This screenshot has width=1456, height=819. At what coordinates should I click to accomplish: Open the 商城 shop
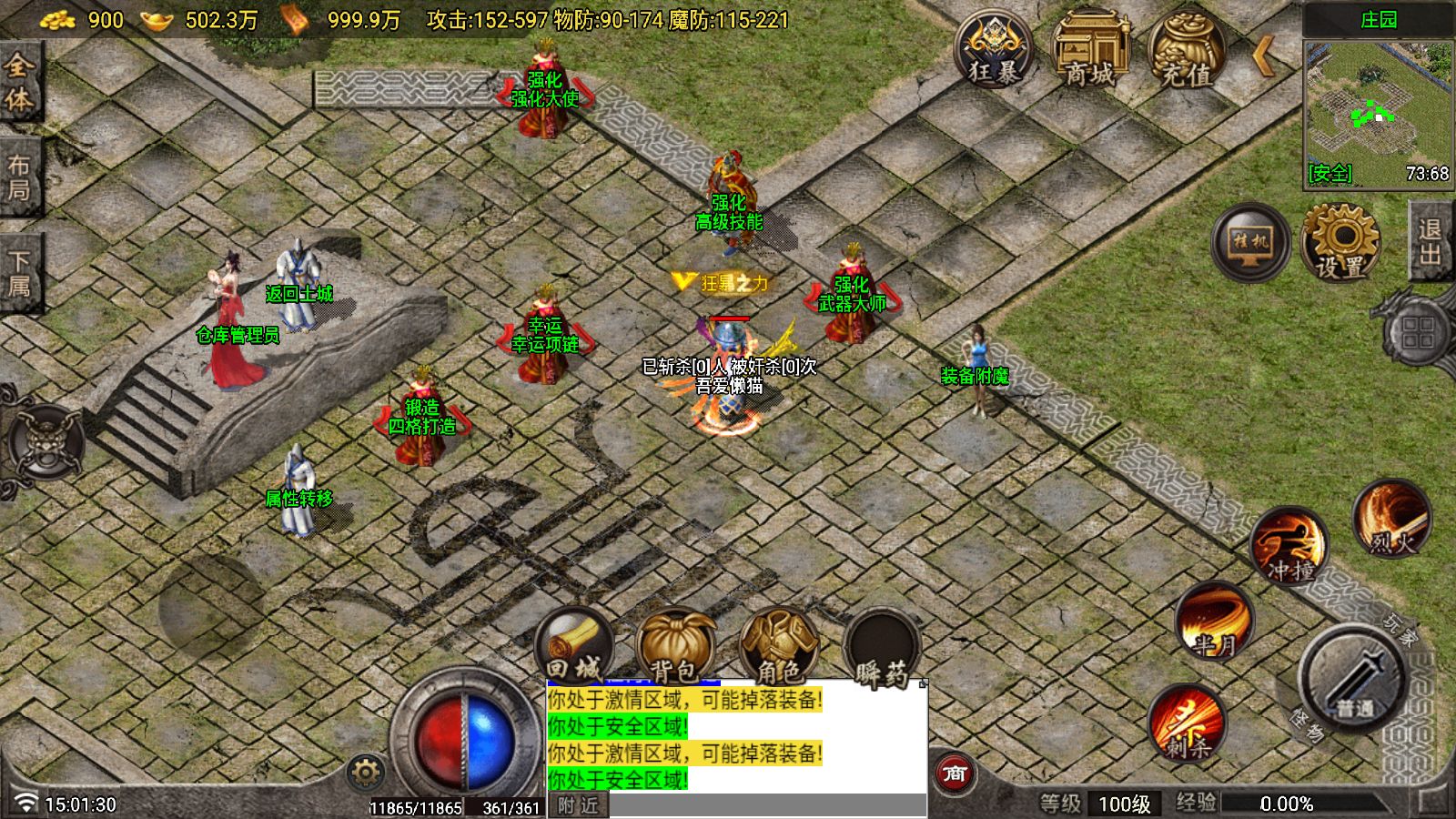click(x=1089, y=50)
